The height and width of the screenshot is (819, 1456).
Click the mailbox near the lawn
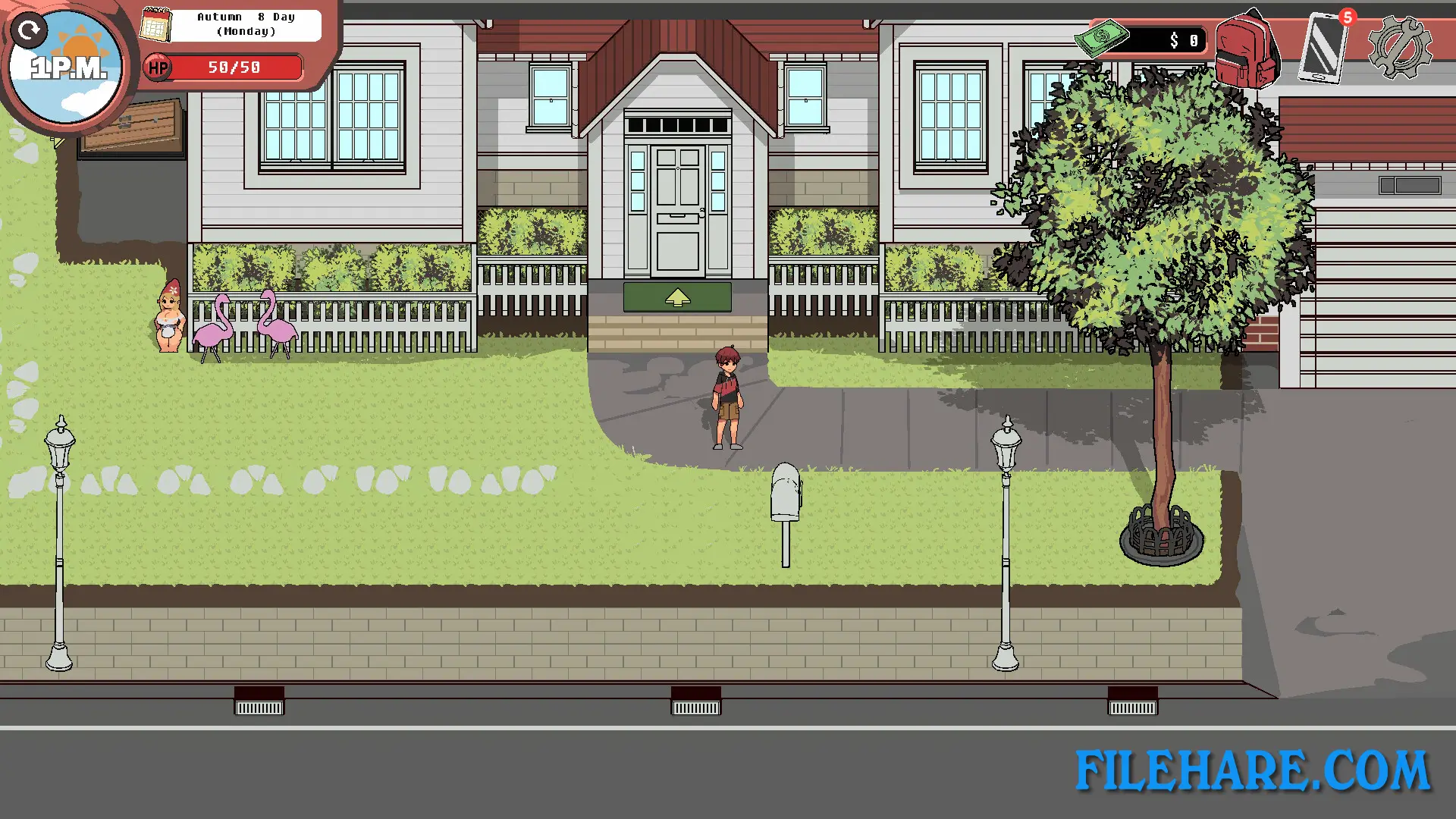(785, 493)
